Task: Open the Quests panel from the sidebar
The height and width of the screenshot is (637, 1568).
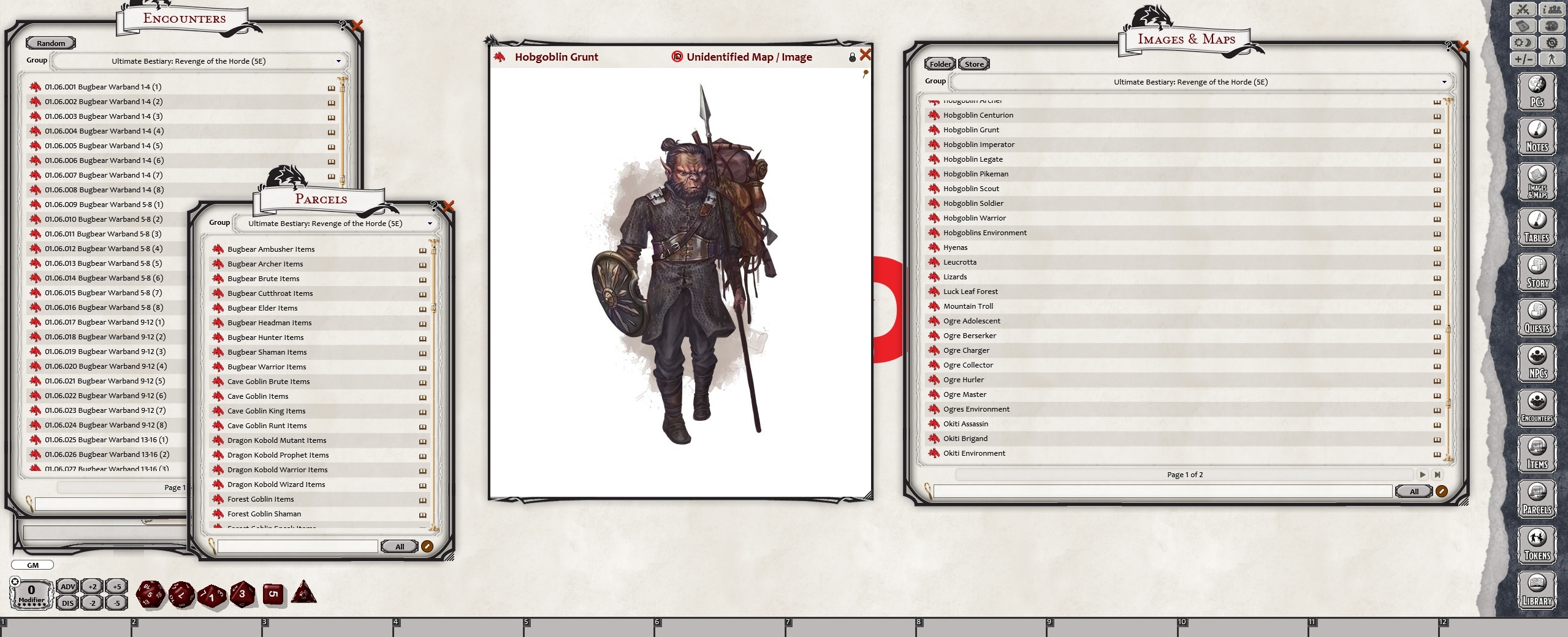Action: pyautogui.click(x=1537, y=317)
